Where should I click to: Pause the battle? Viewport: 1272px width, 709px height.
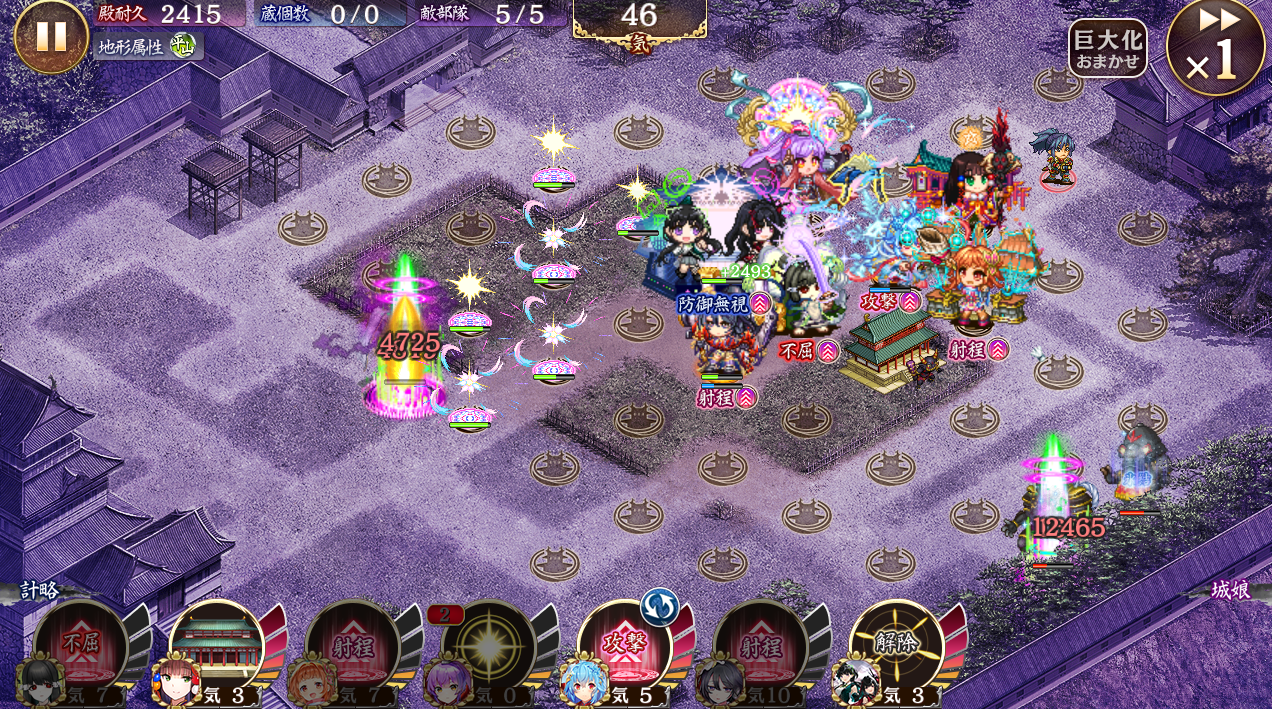click(x=51, y=37)
